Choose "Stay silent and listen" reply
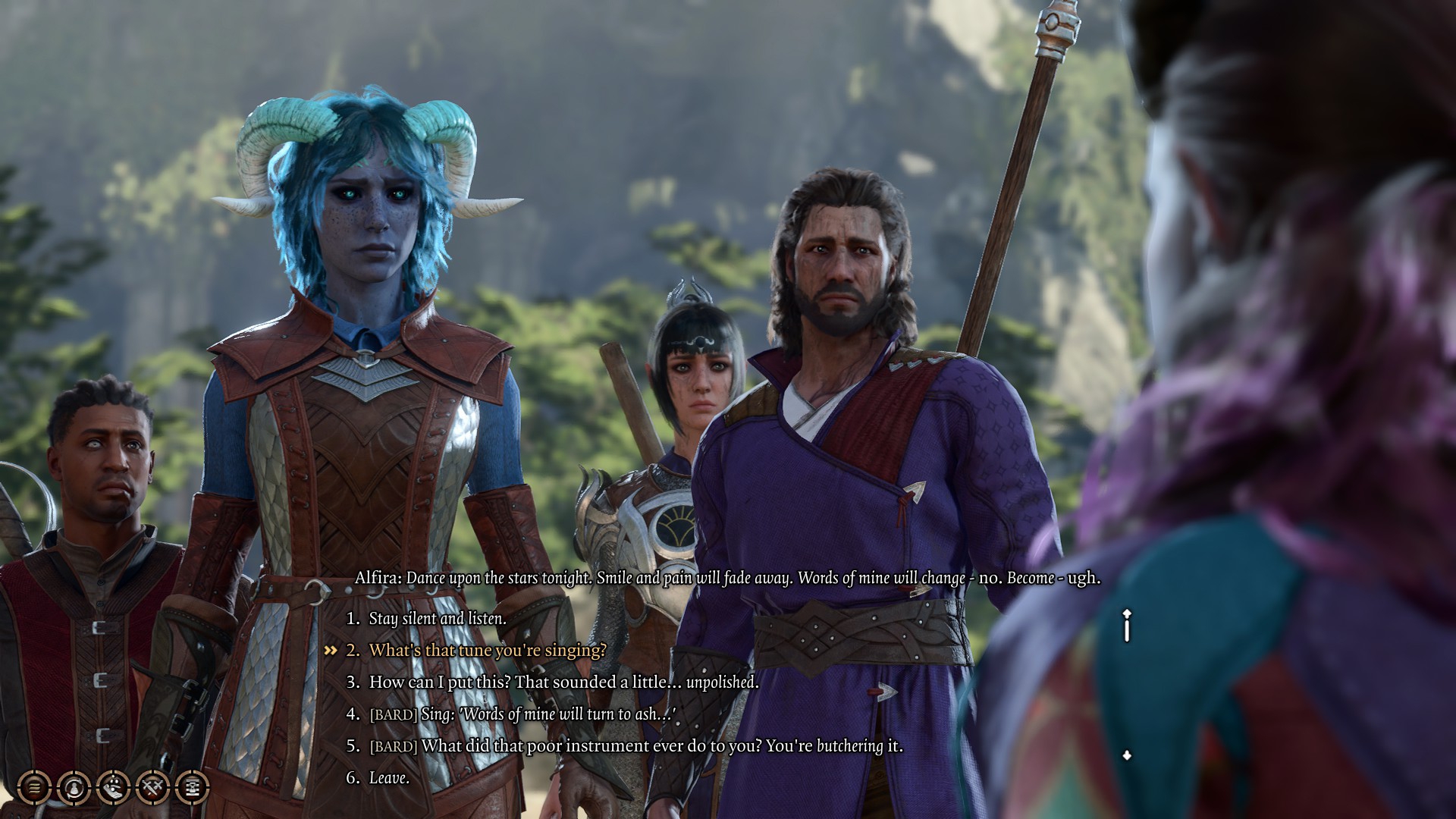Viewport: 1456px width, 819px height. pos(437,619)
